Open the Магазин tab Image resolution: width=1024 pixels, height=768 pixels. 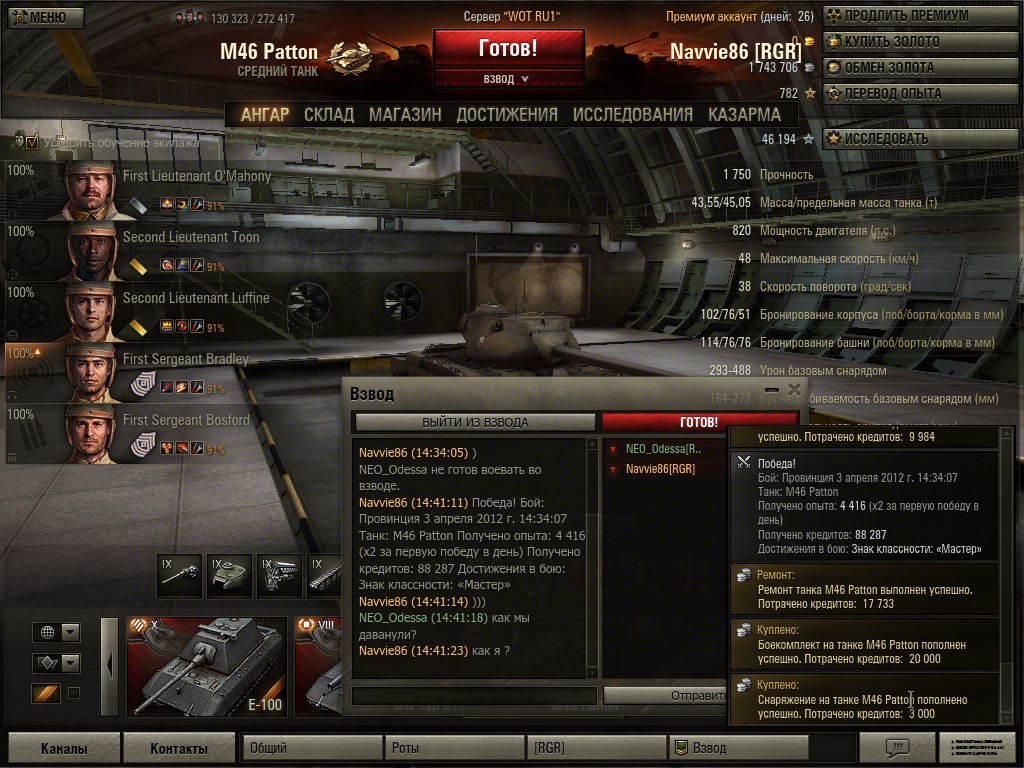point(405,115)
